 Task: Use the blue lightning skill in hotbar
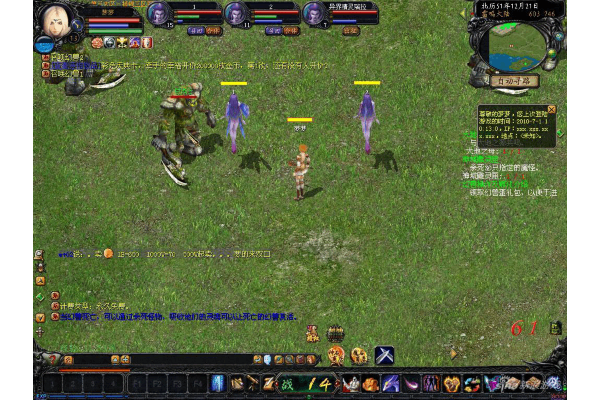tap(218, 383)
